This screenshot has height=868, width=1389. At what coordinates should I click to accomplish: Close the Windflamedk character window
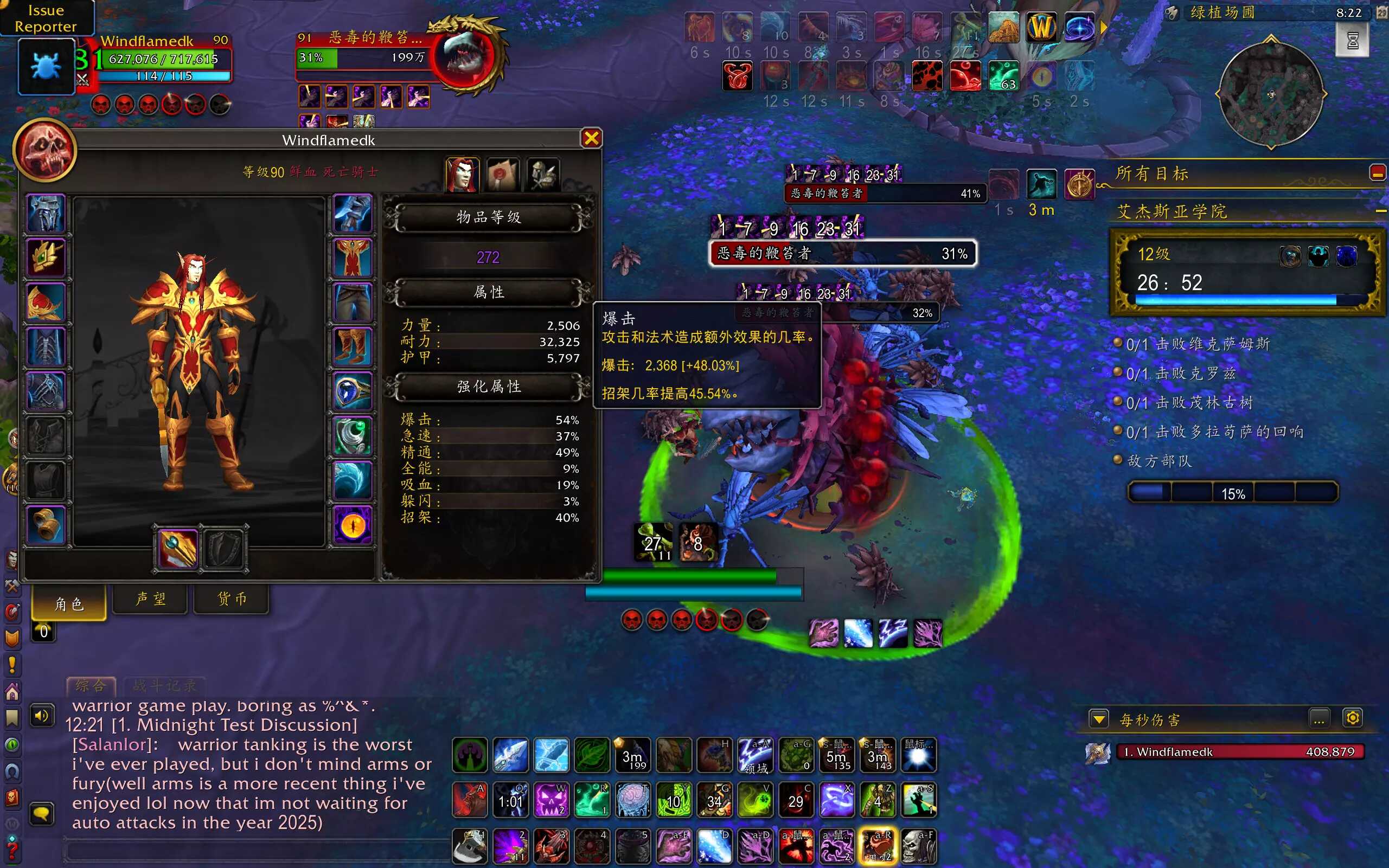pyautogui.click(x=591, y=138)
